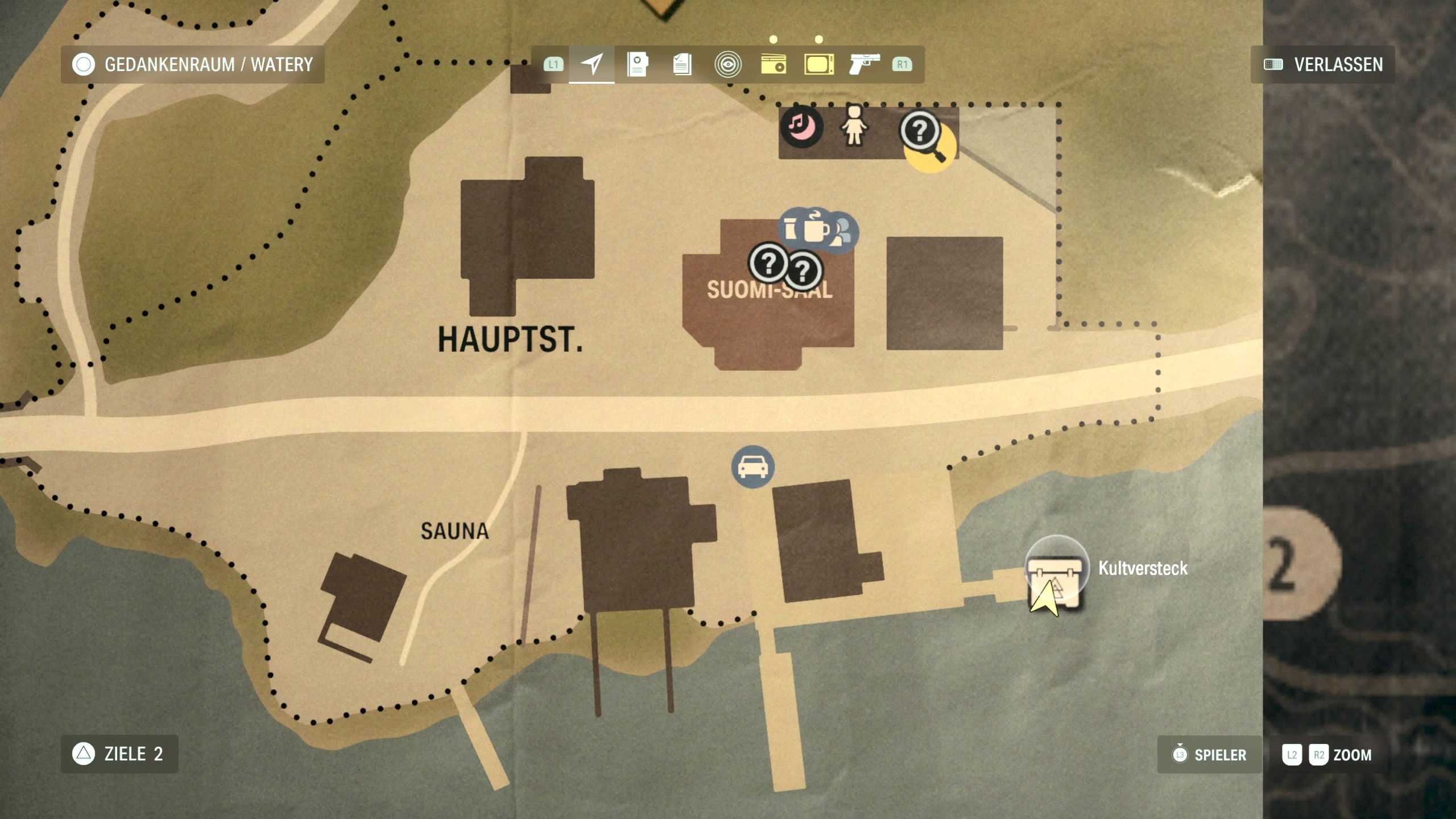Select the moon and music note marker
Image resolution: width=1456 pixels, height=819 pixels.
tap(801, 126)
